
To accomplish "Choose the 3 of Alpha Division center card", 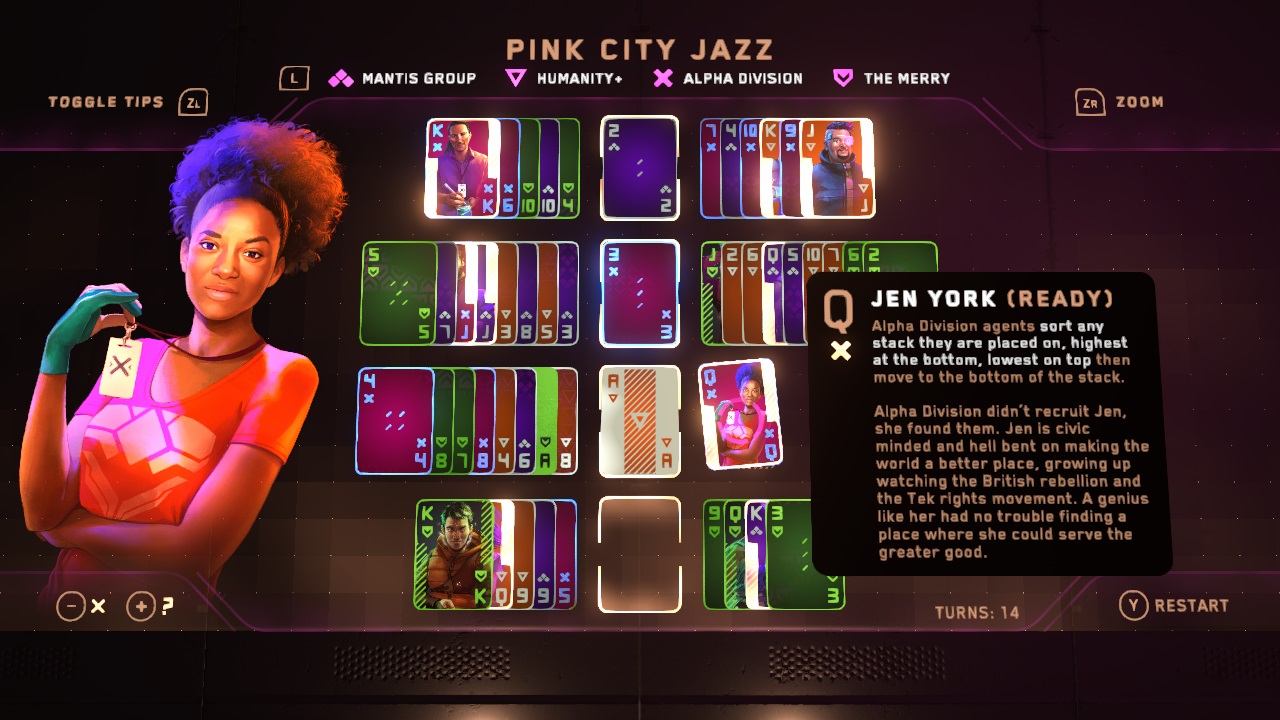I will [x=640, y=292].
